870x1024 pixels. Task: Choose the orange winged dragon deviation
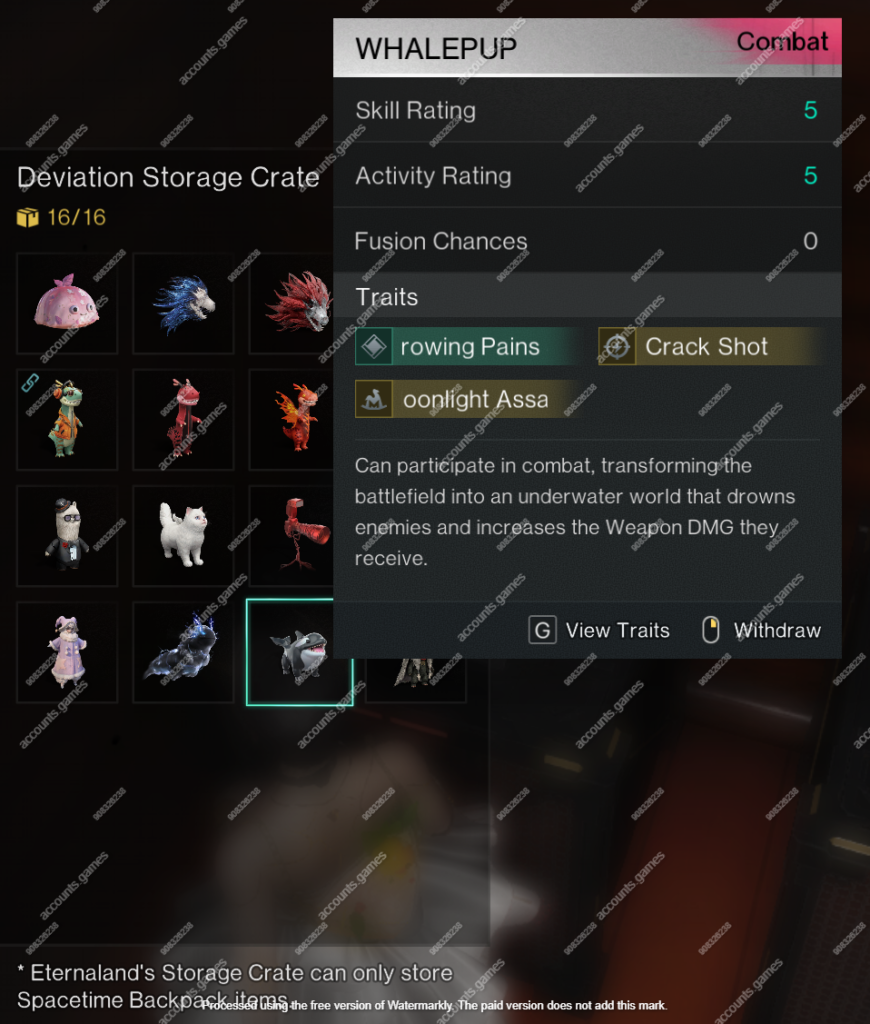click(x=297, y=419)
